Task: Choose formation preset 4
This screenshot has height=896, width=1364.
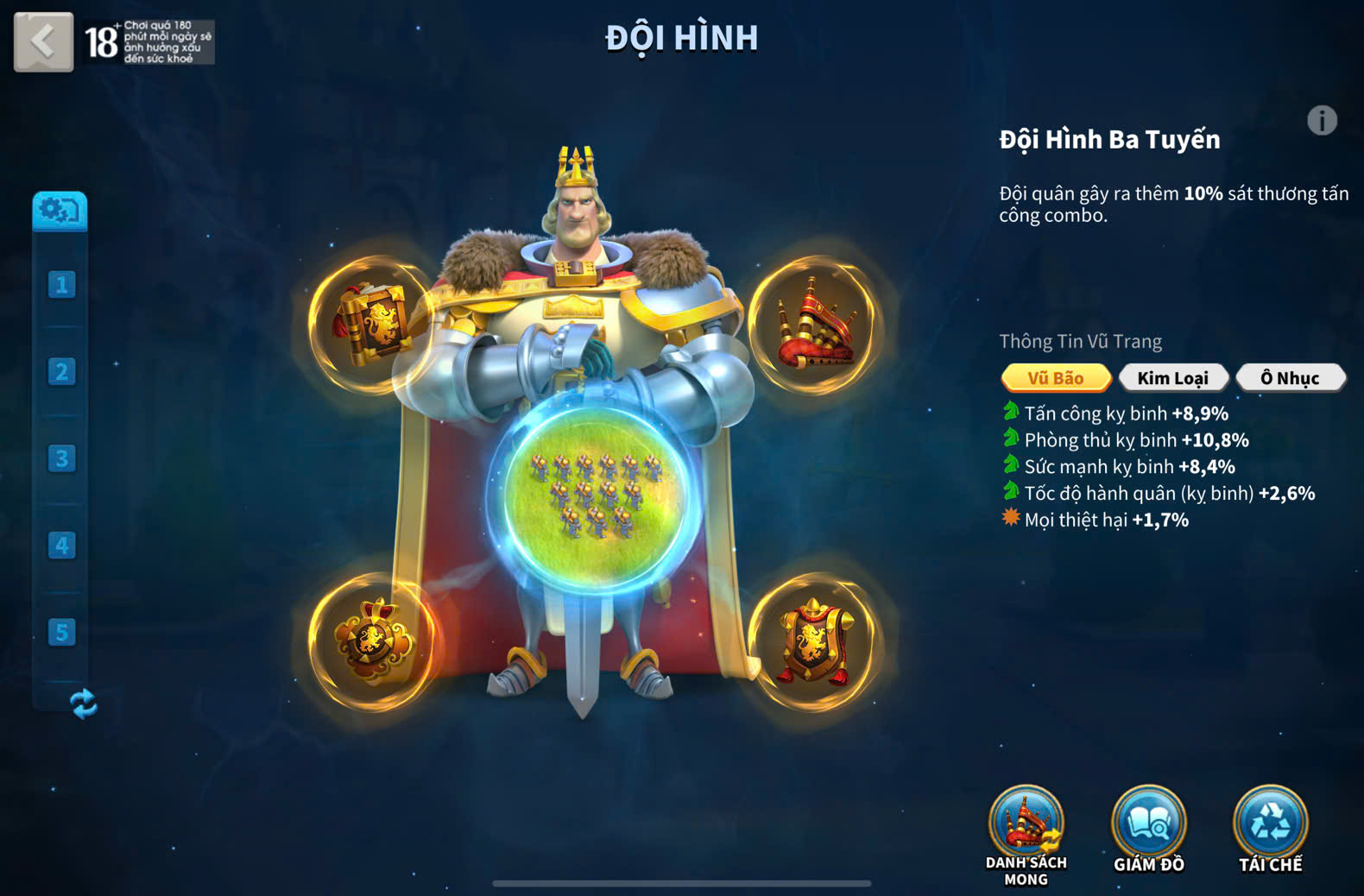Action: pyautogui.click(x=61, y=546)
